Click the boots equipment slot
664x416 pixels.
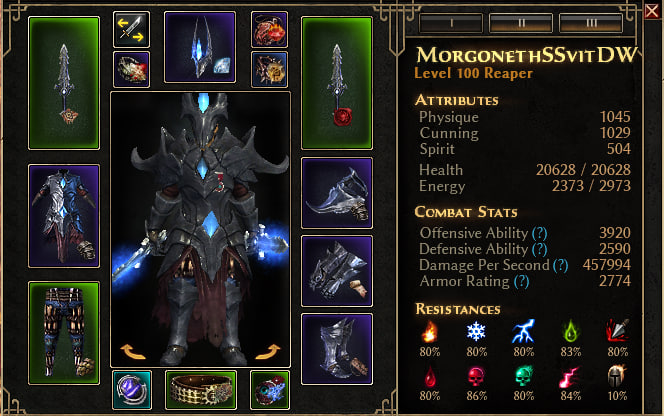(337, 349)
